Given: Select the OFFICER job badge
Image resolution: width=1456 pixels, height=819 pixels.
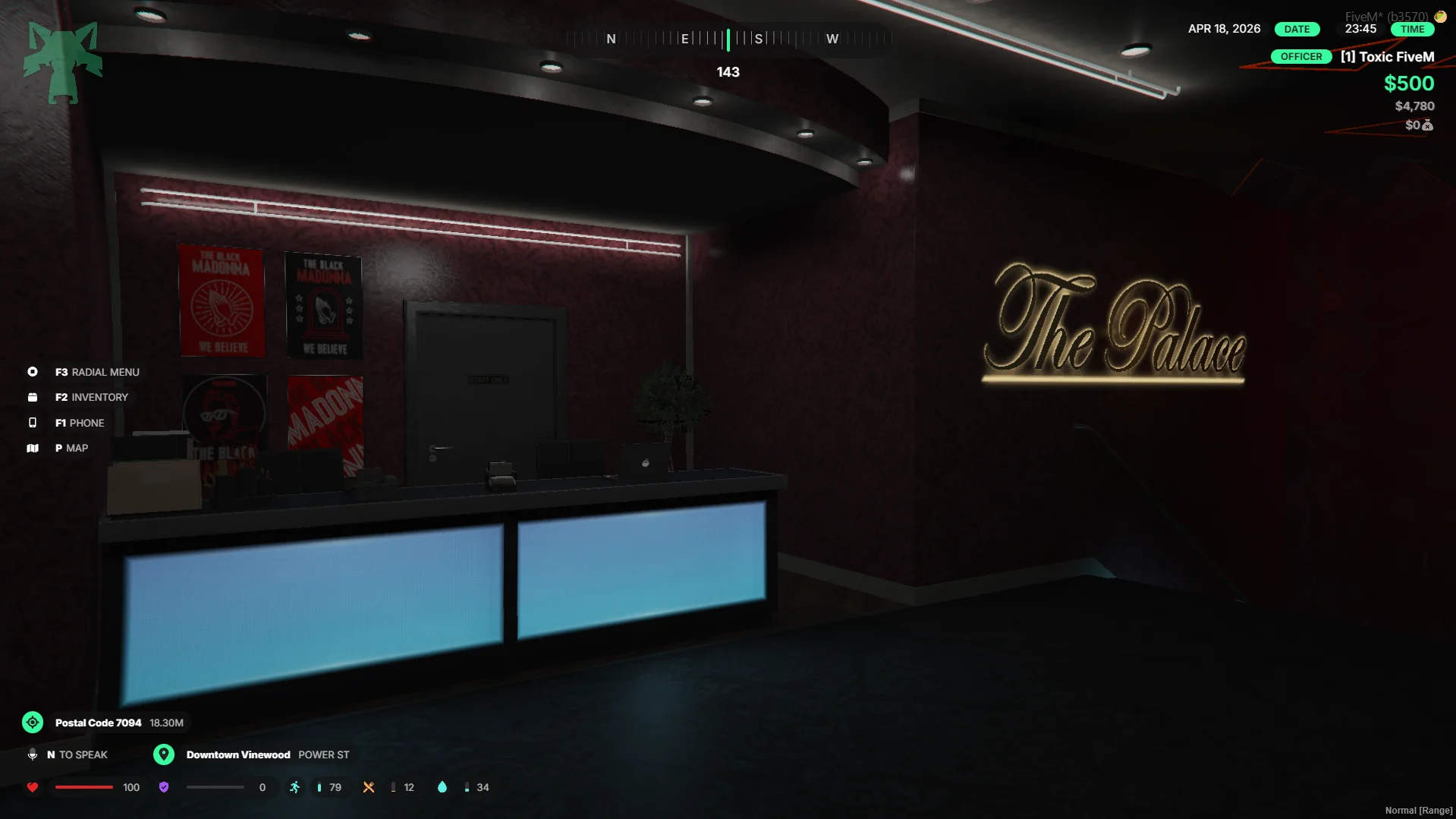Looking at the screenshot, I should (1300, 57).
